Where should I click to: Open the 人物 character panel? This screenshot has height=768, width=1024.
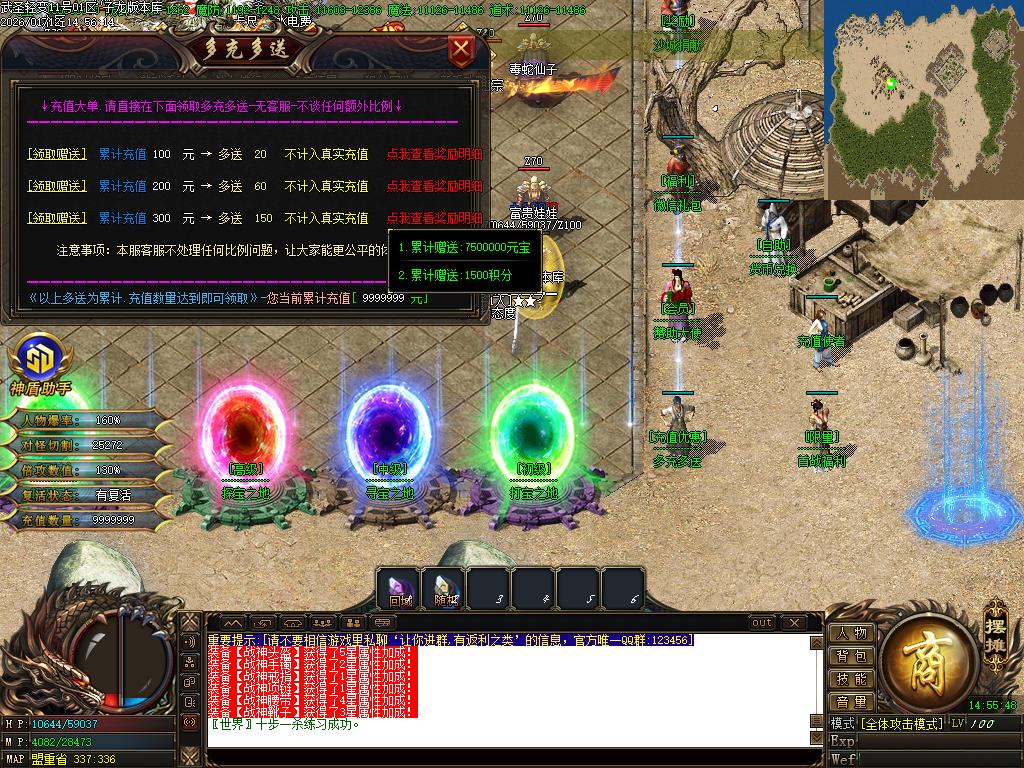coord(851,634)
